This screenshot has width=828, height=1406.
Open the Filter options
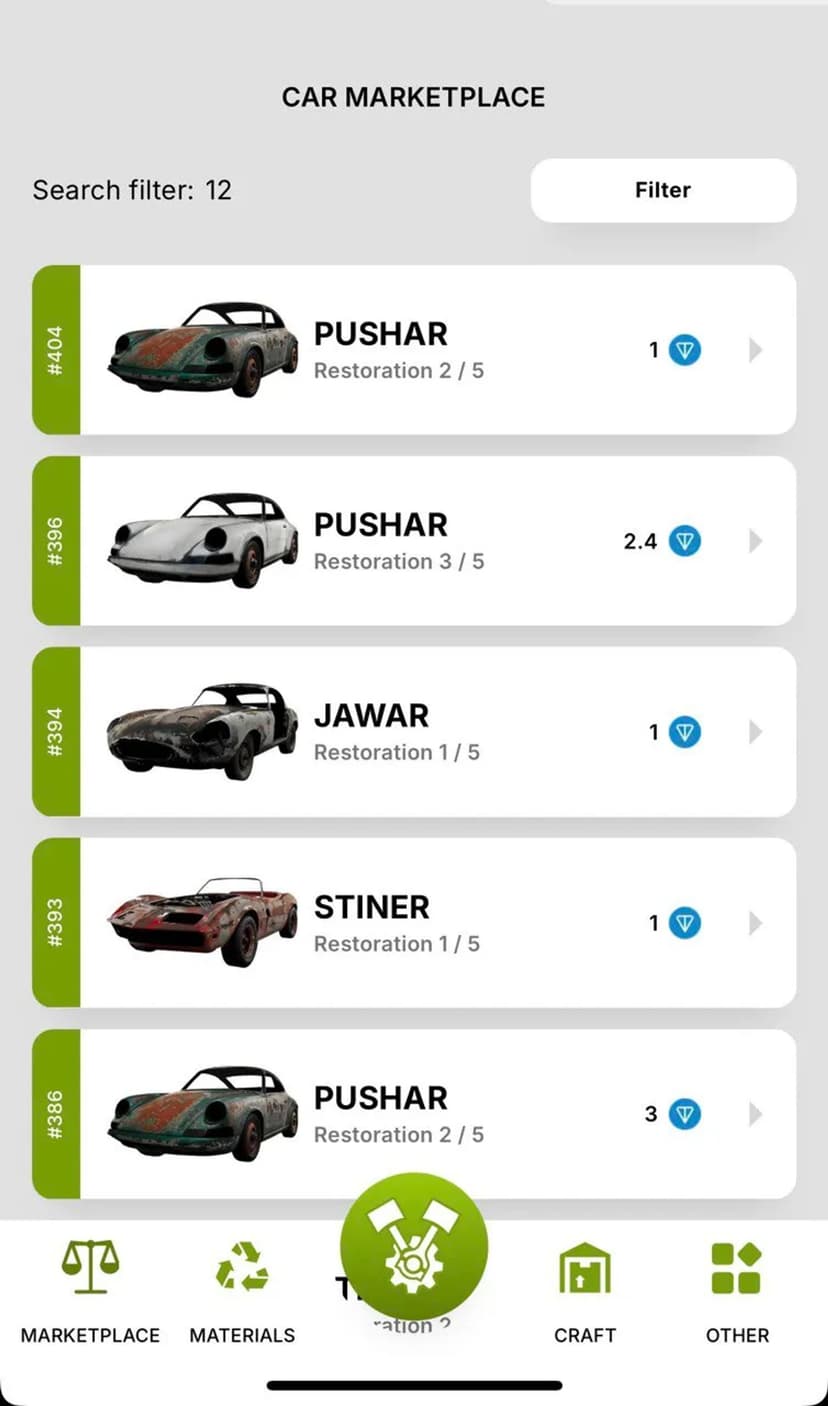(x=663, y=190)
